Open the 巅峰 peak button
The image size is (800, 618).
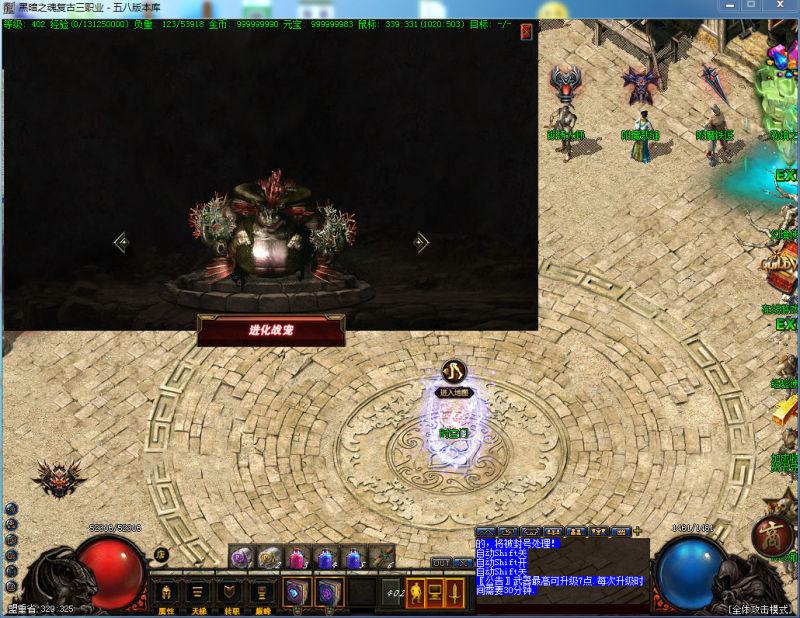tap(262, 593)
